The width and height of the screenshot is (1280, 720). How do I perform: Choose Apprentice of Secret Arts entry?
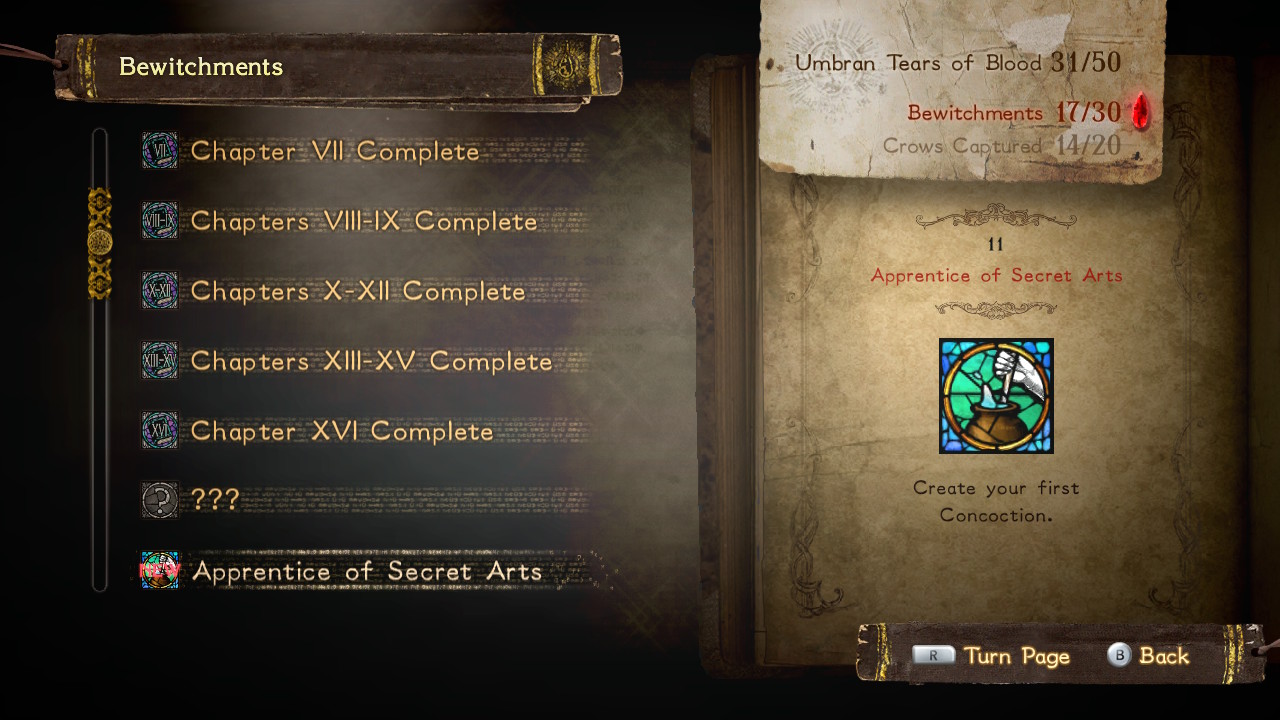[x=366, y=571]
